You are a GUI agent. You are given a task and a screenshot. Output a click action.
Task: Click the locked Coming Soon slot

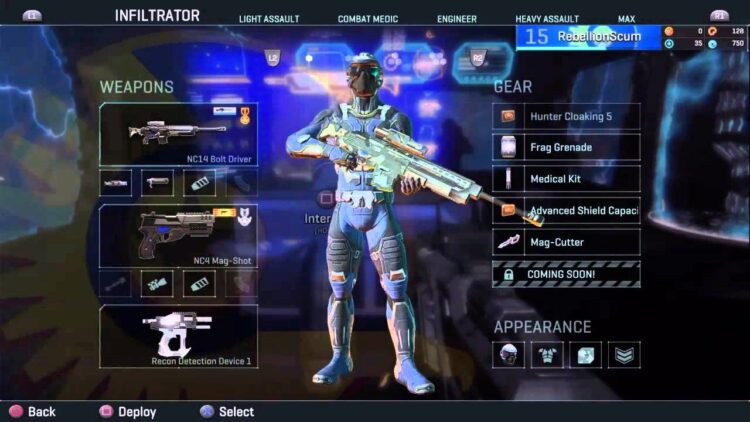(x=566, y=274)
